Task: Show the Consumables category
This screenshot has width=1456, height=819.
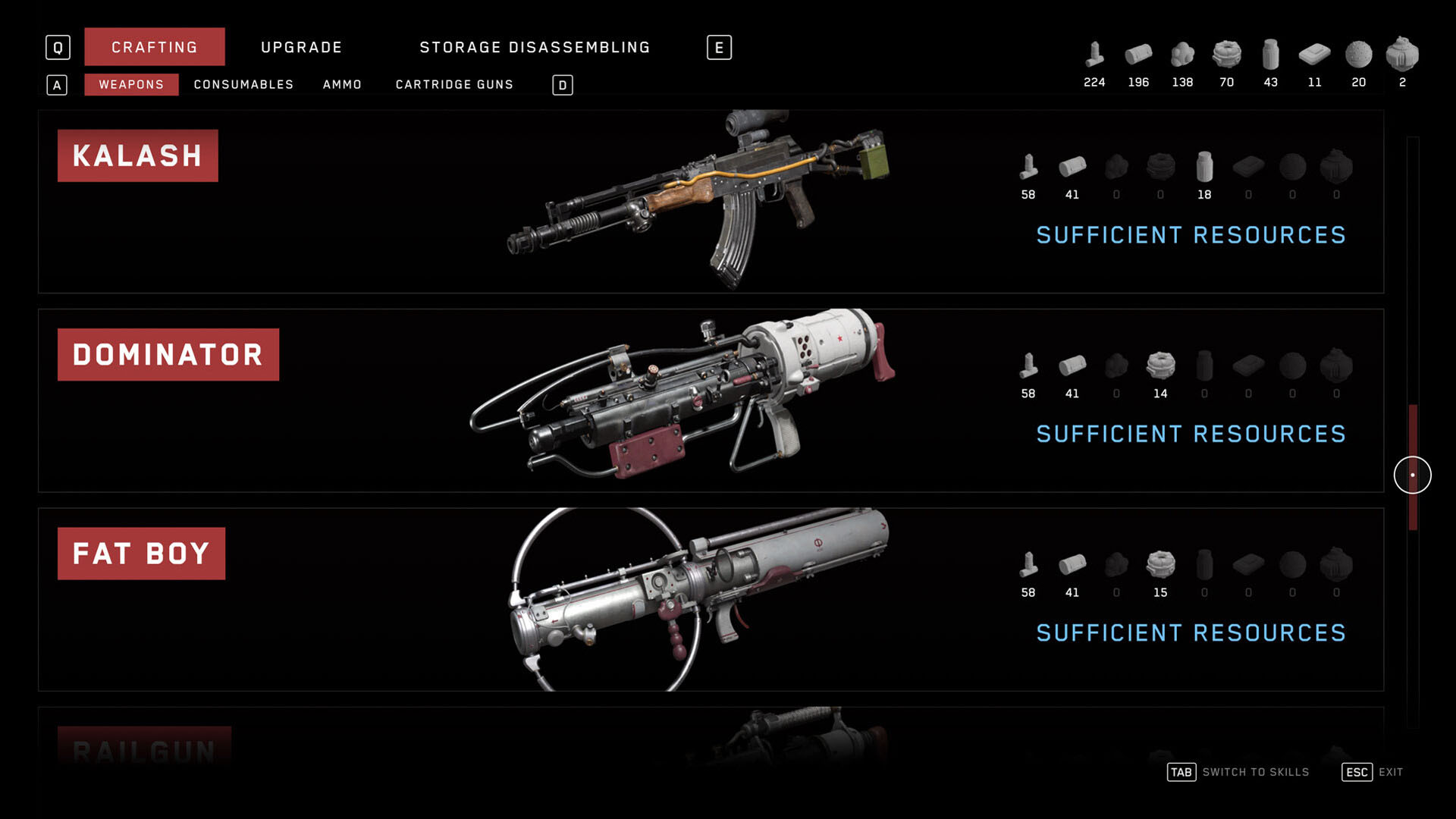Action: click(x=243, y=84)
